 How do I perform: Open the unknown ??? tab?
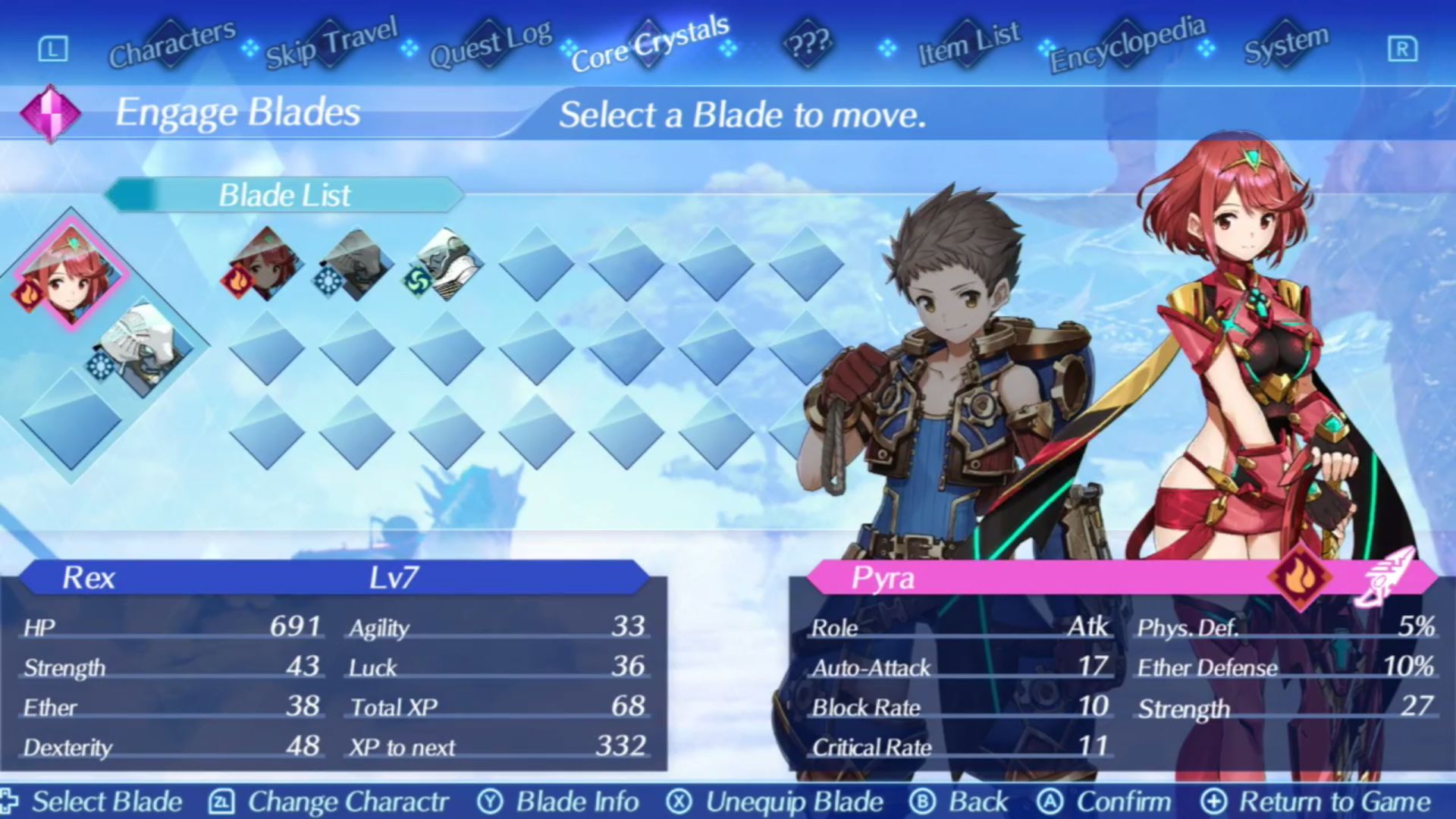coord(808,44)
